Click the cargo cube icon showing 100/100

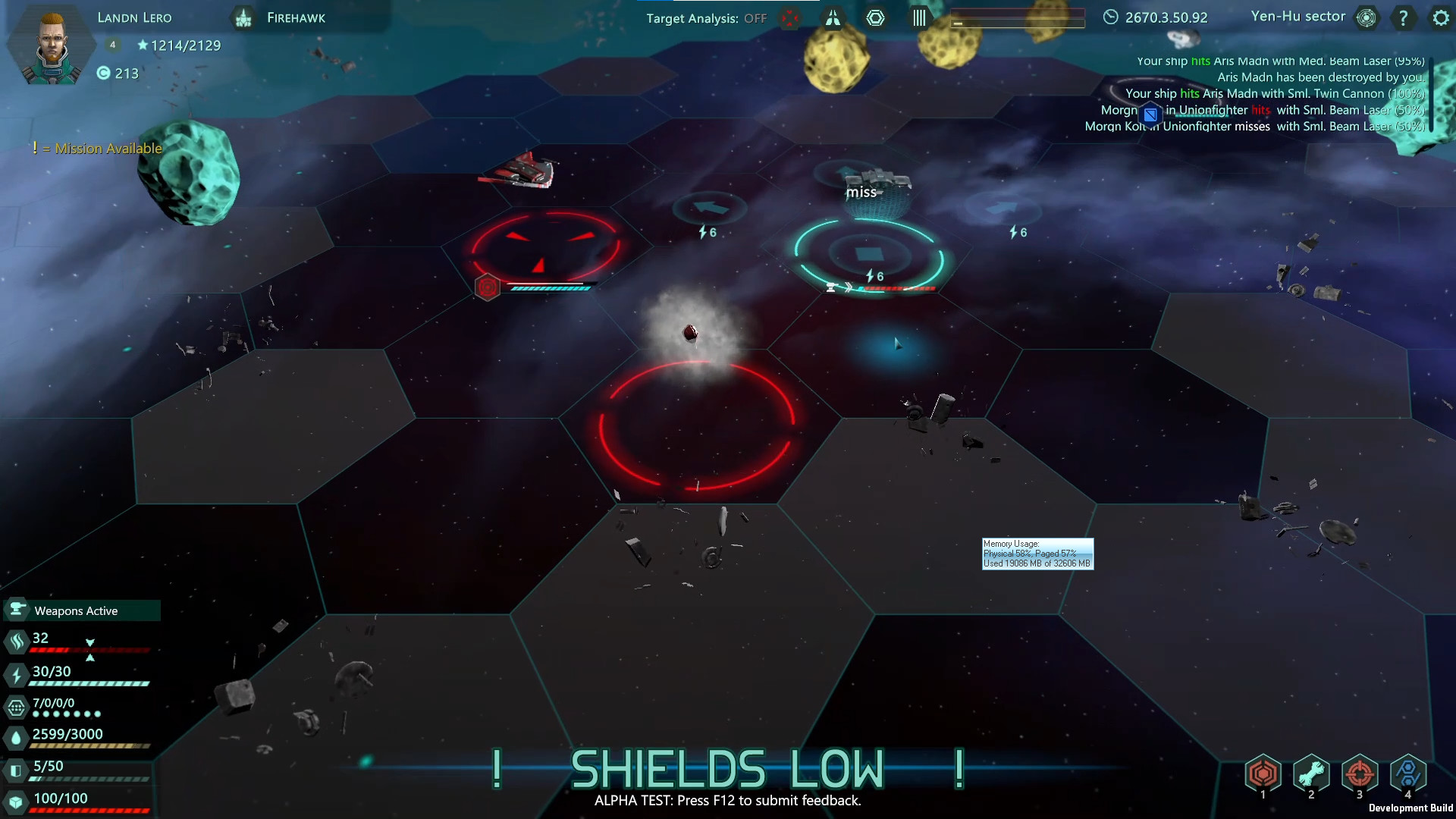[15, 798]
